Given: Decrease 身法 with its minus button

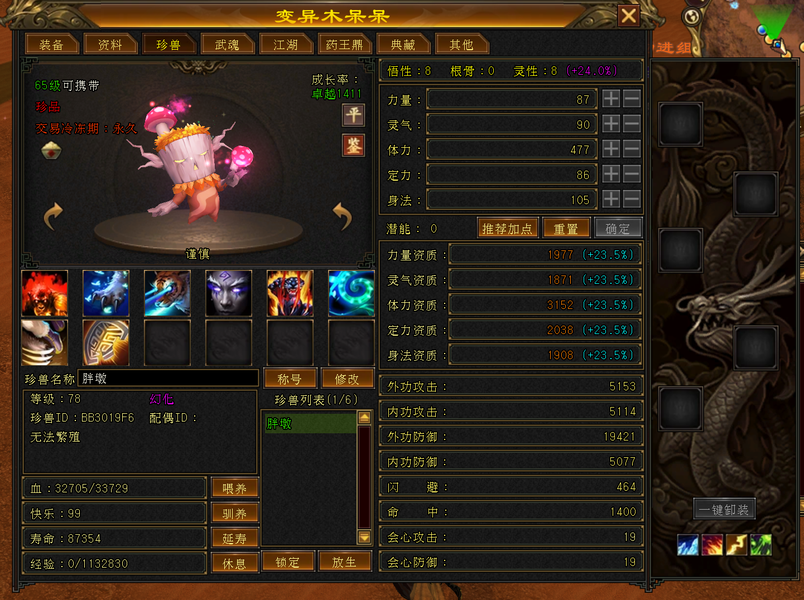Looking at the screenshot, I should click(632, 199).
